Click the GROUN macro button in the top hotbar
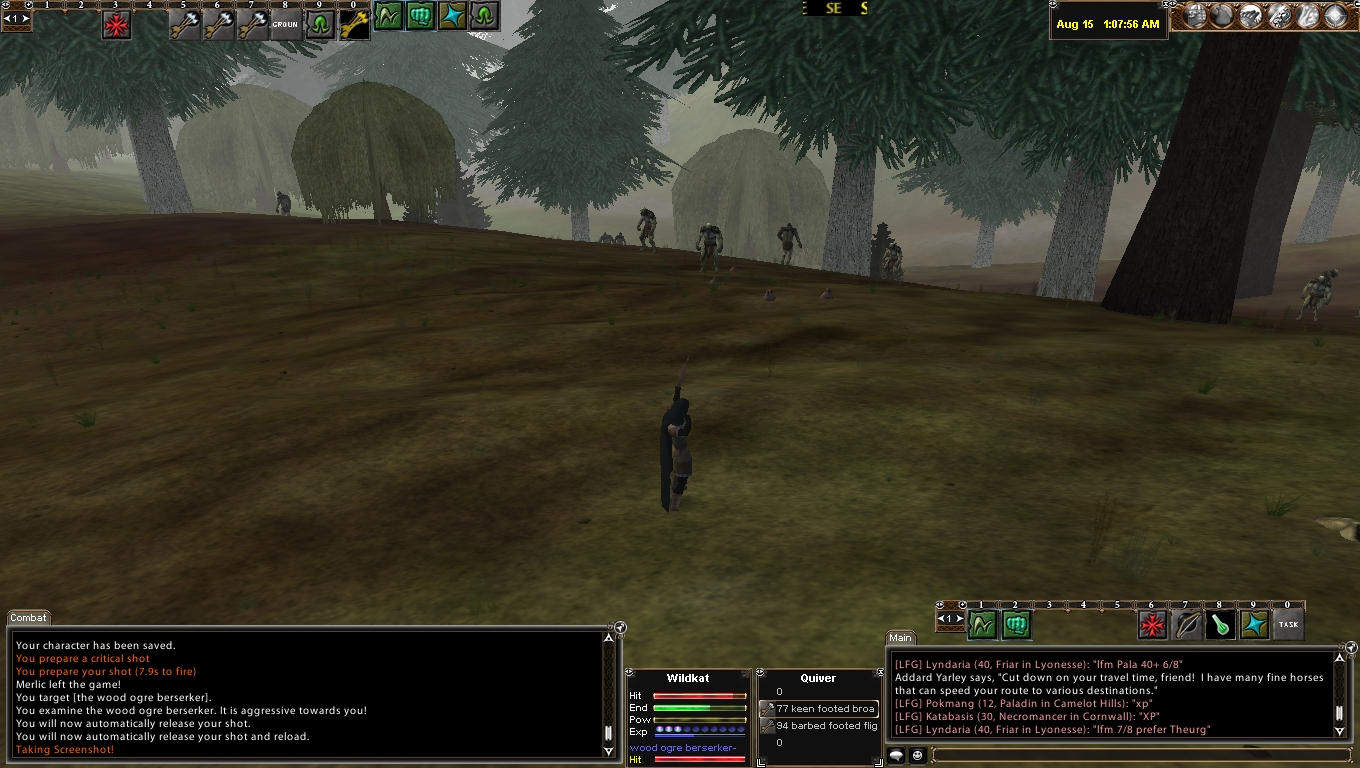The image size is (1360, 768). pyautogui.click(x=286, y=25)
